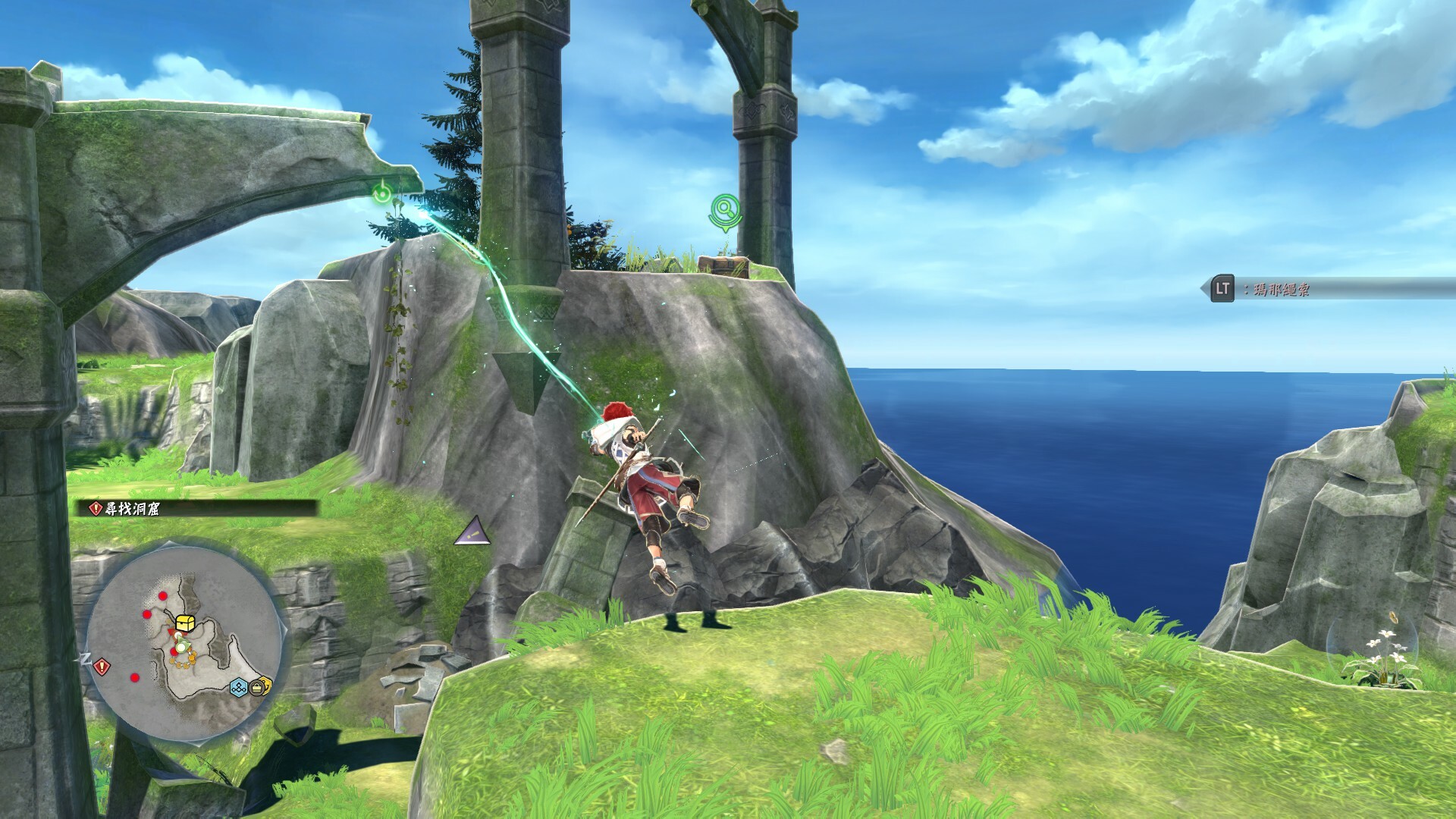Click the yellow treasure chest marker on minimap

(x=186, y=623)
